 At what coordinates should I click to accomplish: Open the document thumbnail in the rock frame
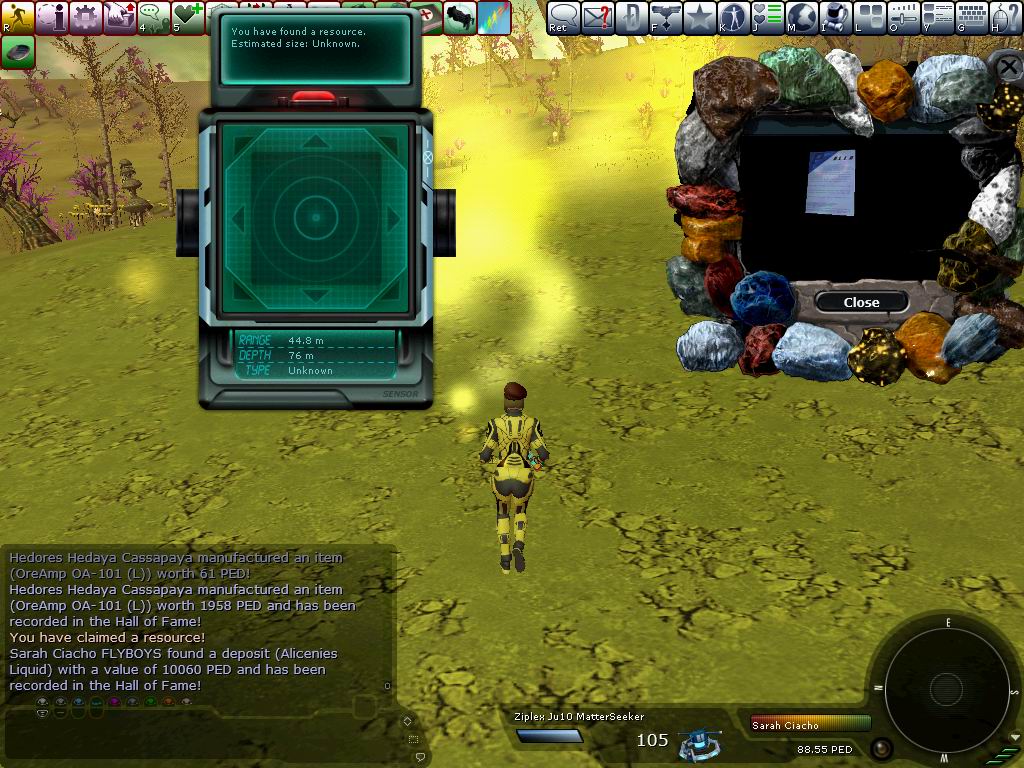(831, 183)
